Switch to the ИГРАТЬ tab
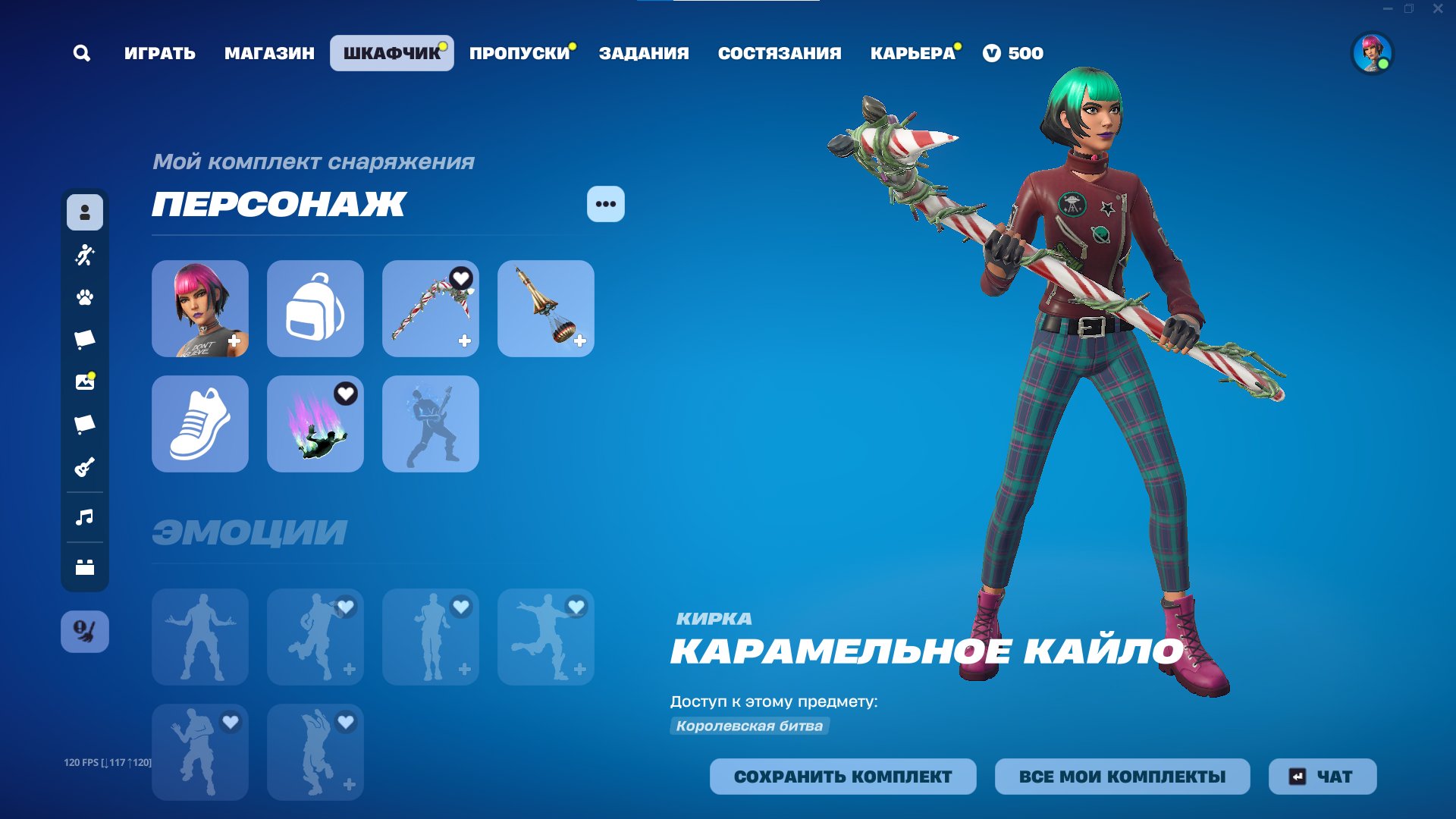 point(160,53)
